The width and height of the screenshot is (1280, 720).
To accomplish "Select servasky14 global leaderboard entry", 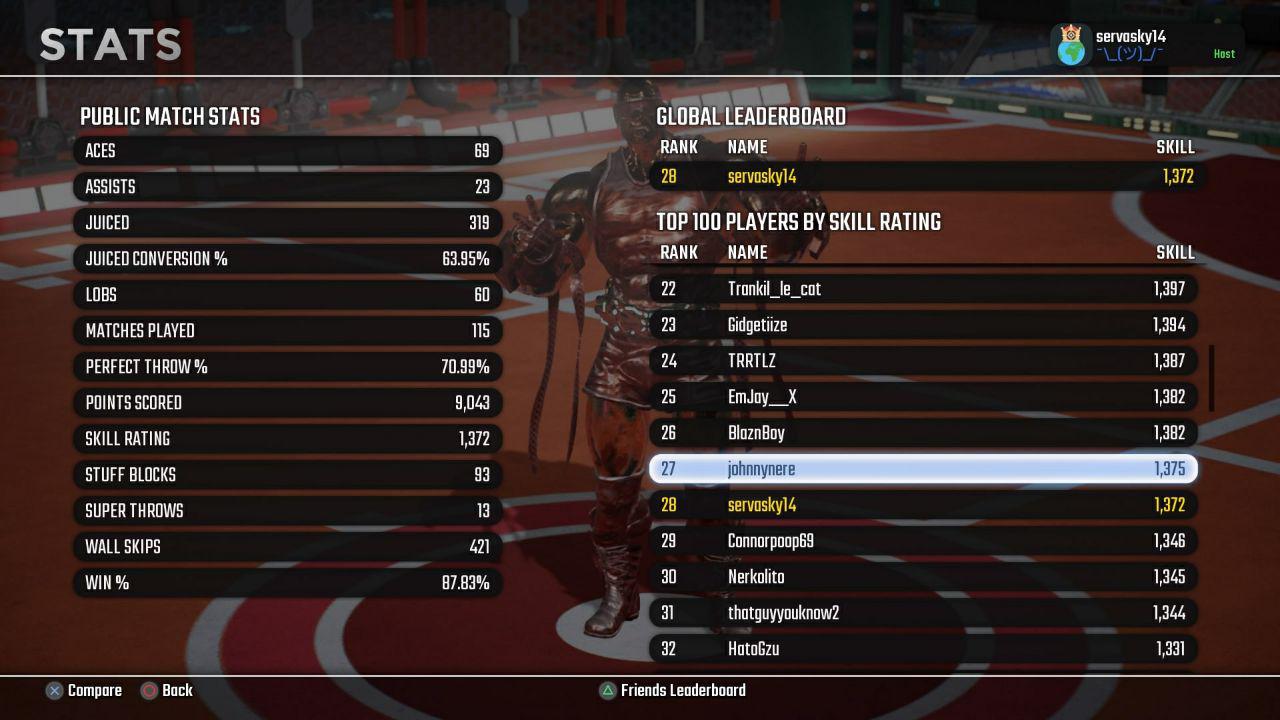I will (922, 177).
